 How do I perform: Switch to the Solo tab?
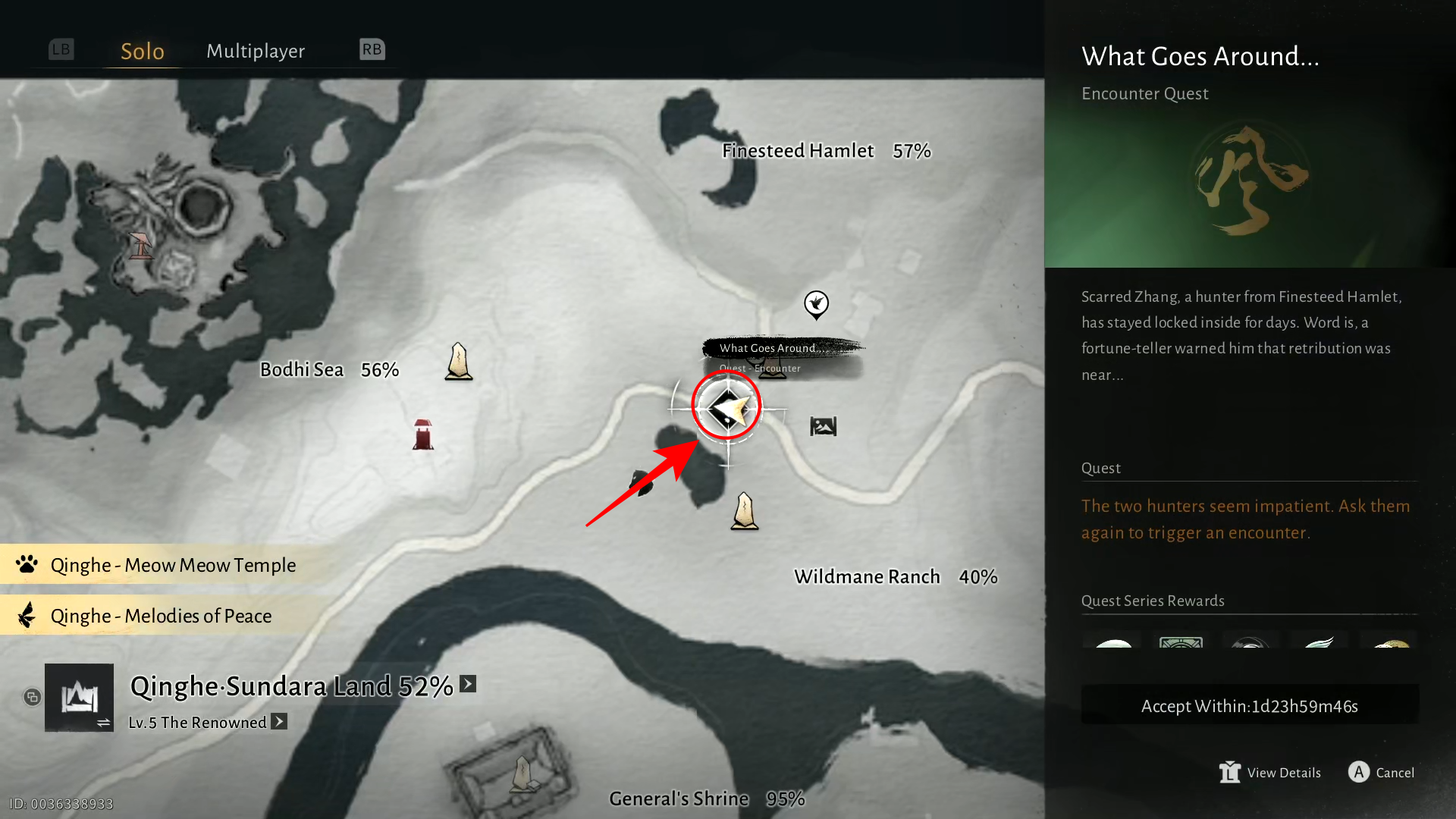coord(143,51)
